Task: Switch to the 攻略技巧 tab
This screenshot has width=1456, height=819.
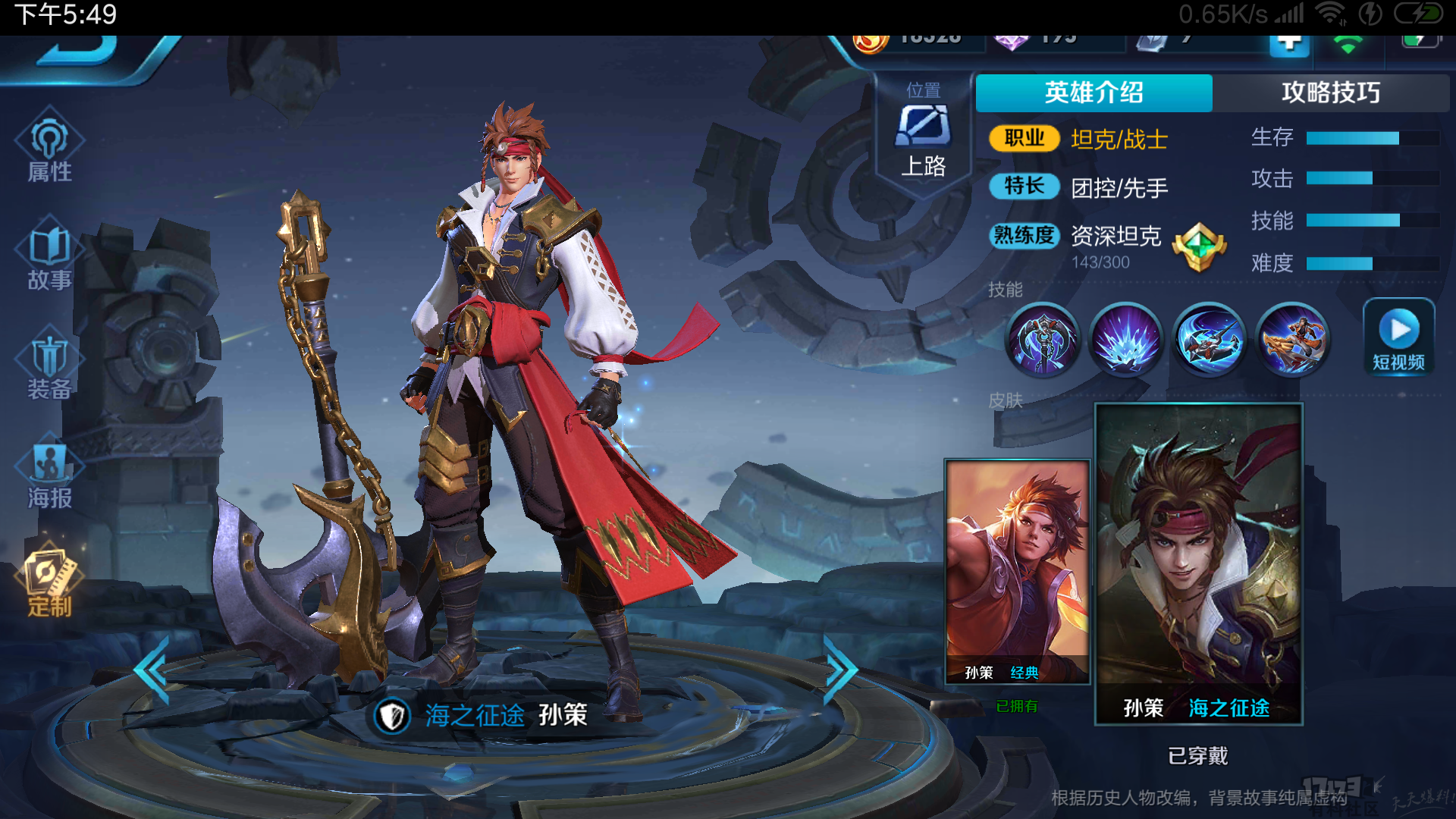Action: [1330, 93]
